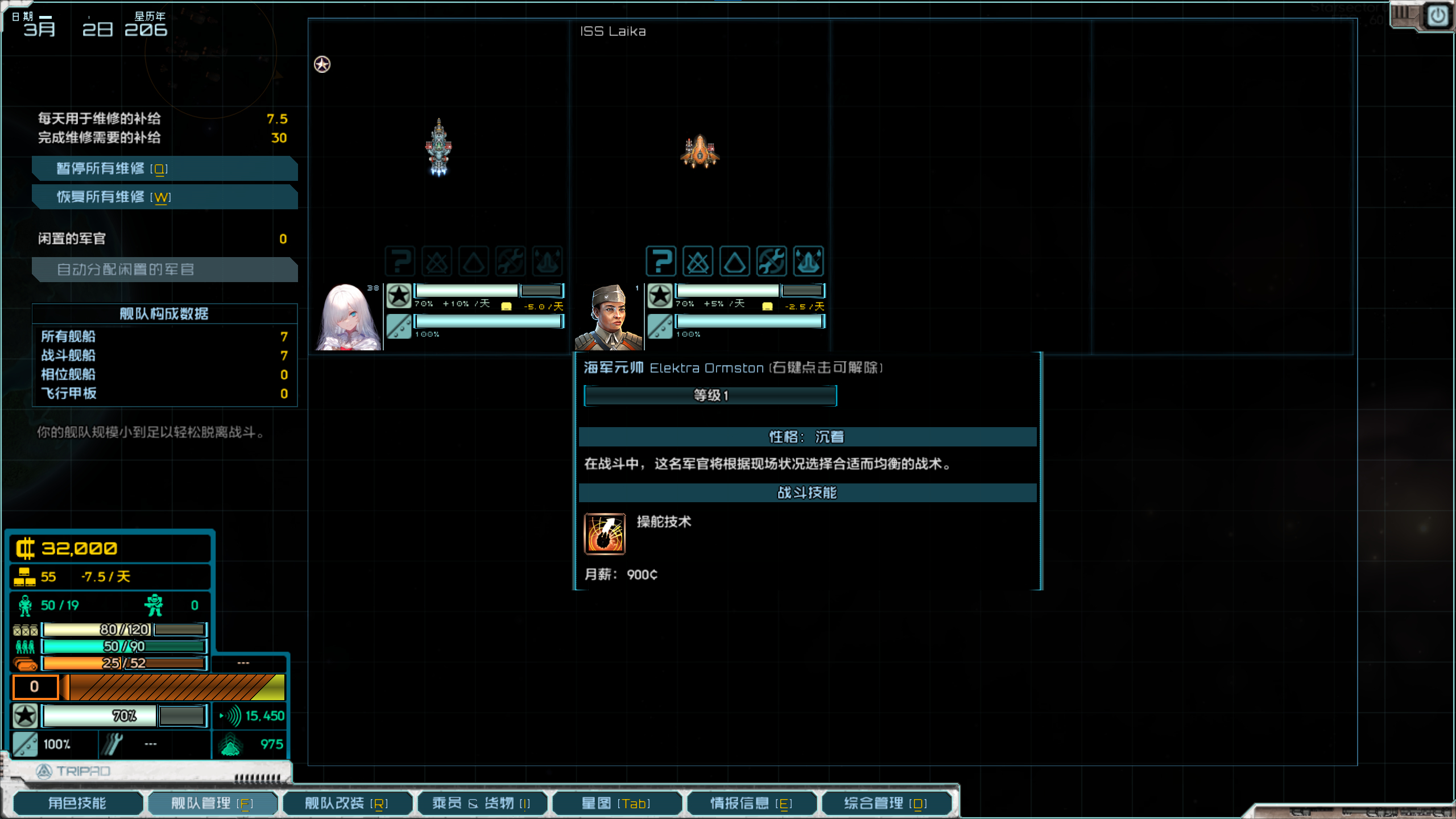Image resolution: width=1456 pixels, height=819 pixels.
Task: Enable 恢复所有维修 to resume all repairs
Action: 165,197
